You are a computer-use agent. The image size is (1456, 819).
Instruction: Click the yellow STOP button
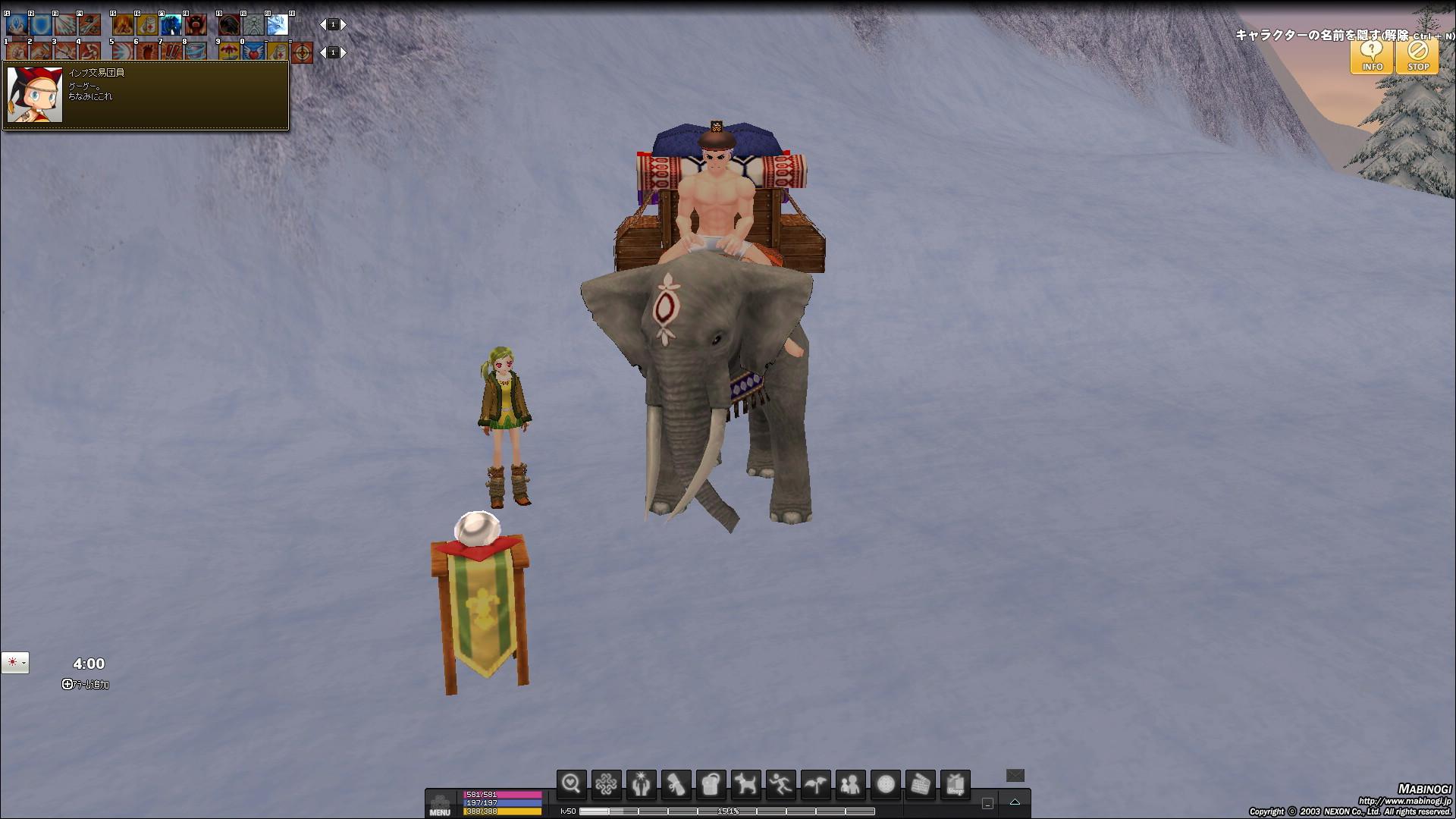click(1417, 55)
